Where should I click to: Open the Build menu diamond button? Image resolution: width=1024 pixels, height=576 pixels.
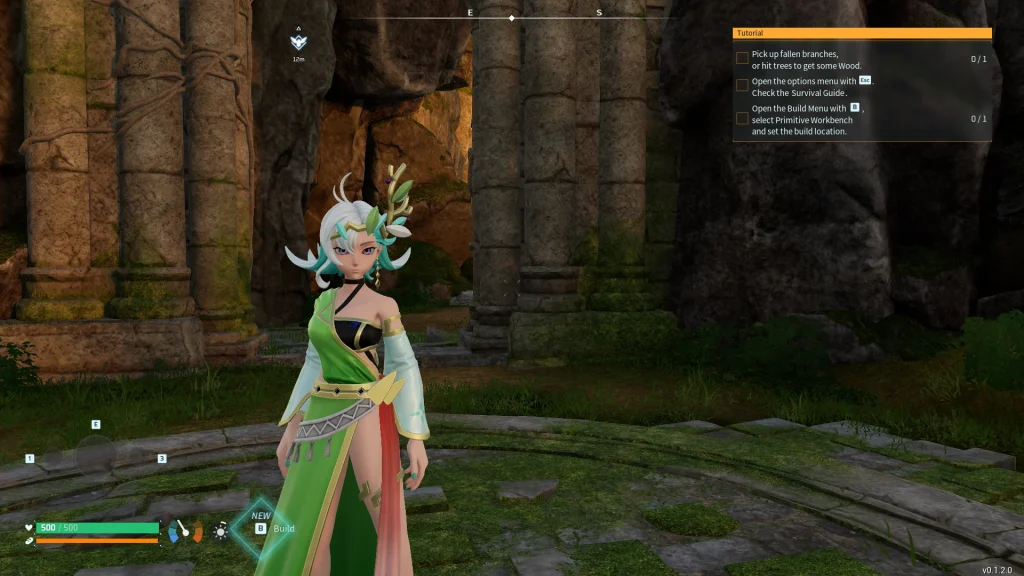[263, 526]
